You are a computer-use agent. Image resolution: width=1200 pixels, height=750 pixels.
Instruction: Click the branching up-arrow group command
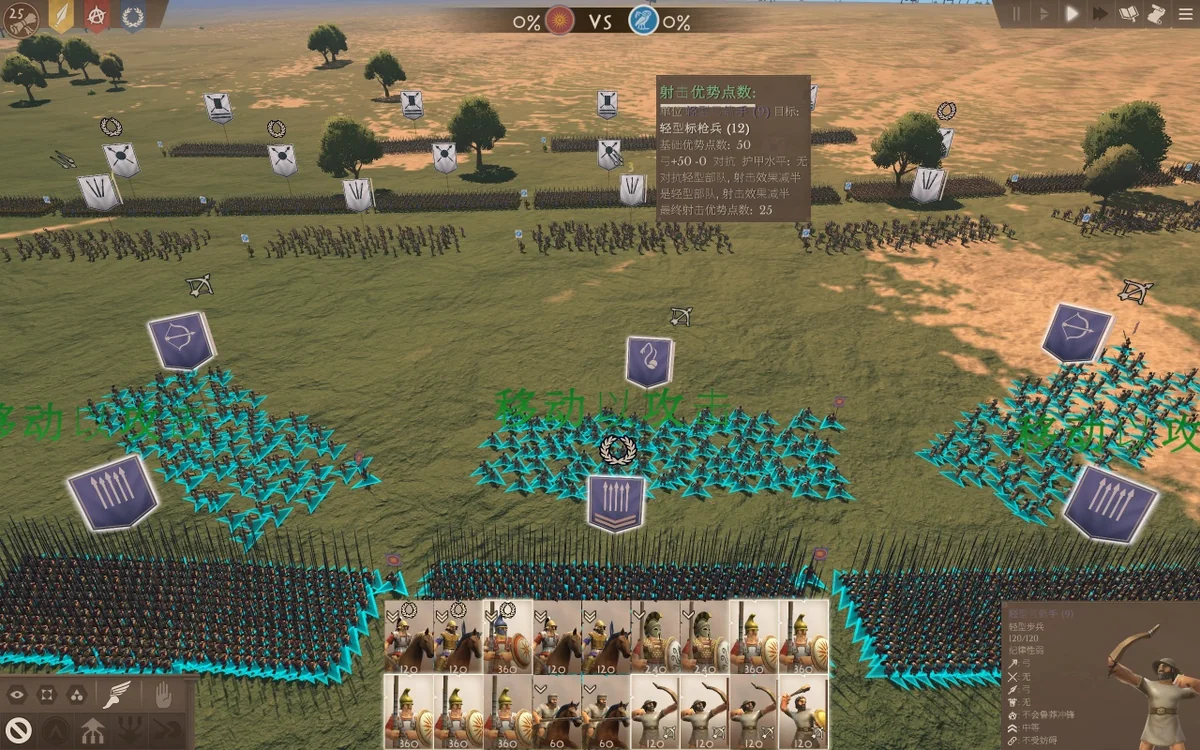coord(93,730)
